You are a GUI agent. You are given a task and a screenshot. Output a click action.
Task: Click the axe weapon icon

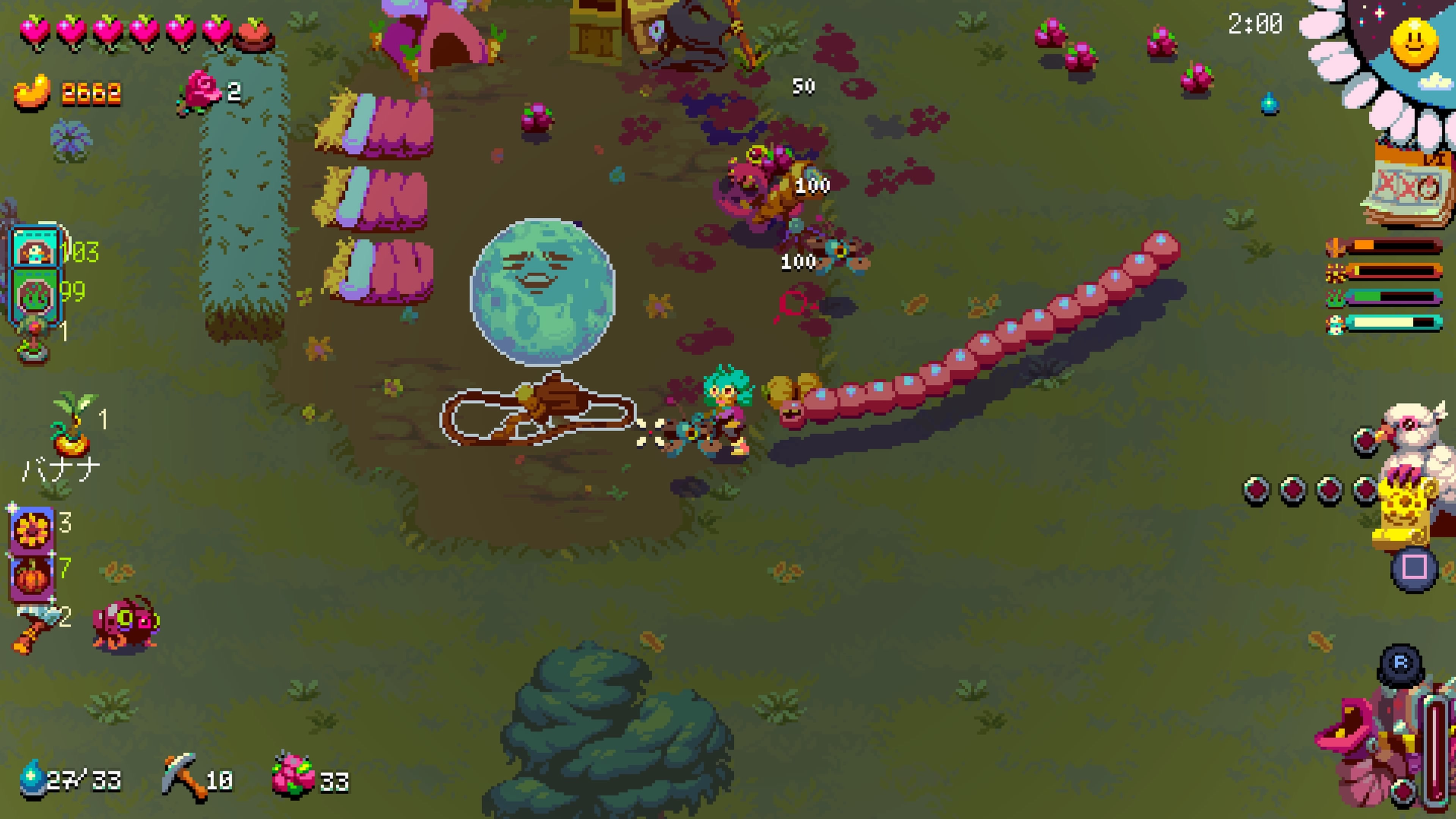(34, 624)
